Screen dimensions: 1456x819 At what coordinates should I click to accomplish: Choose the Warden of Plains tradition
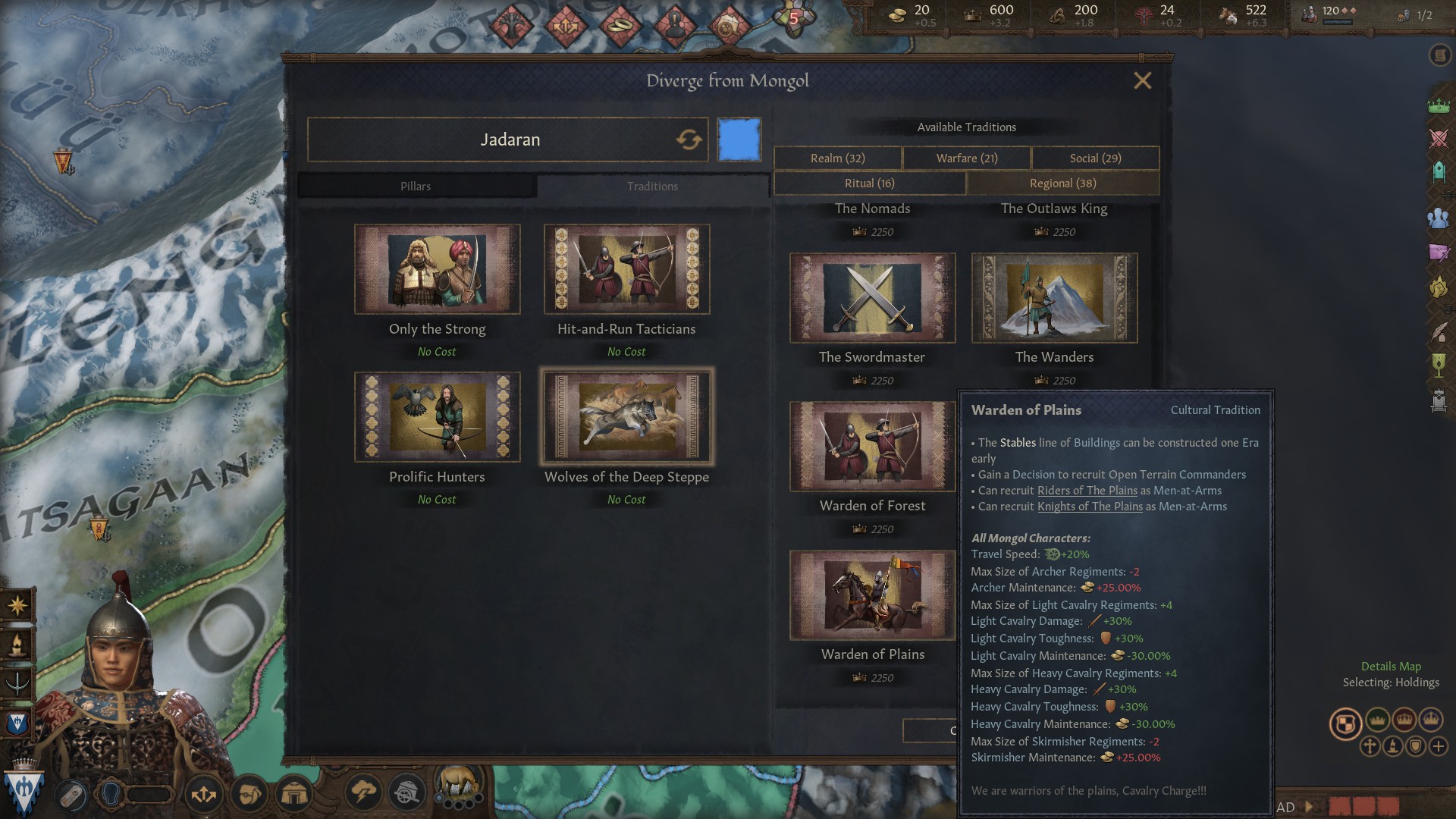pos(872,595)
